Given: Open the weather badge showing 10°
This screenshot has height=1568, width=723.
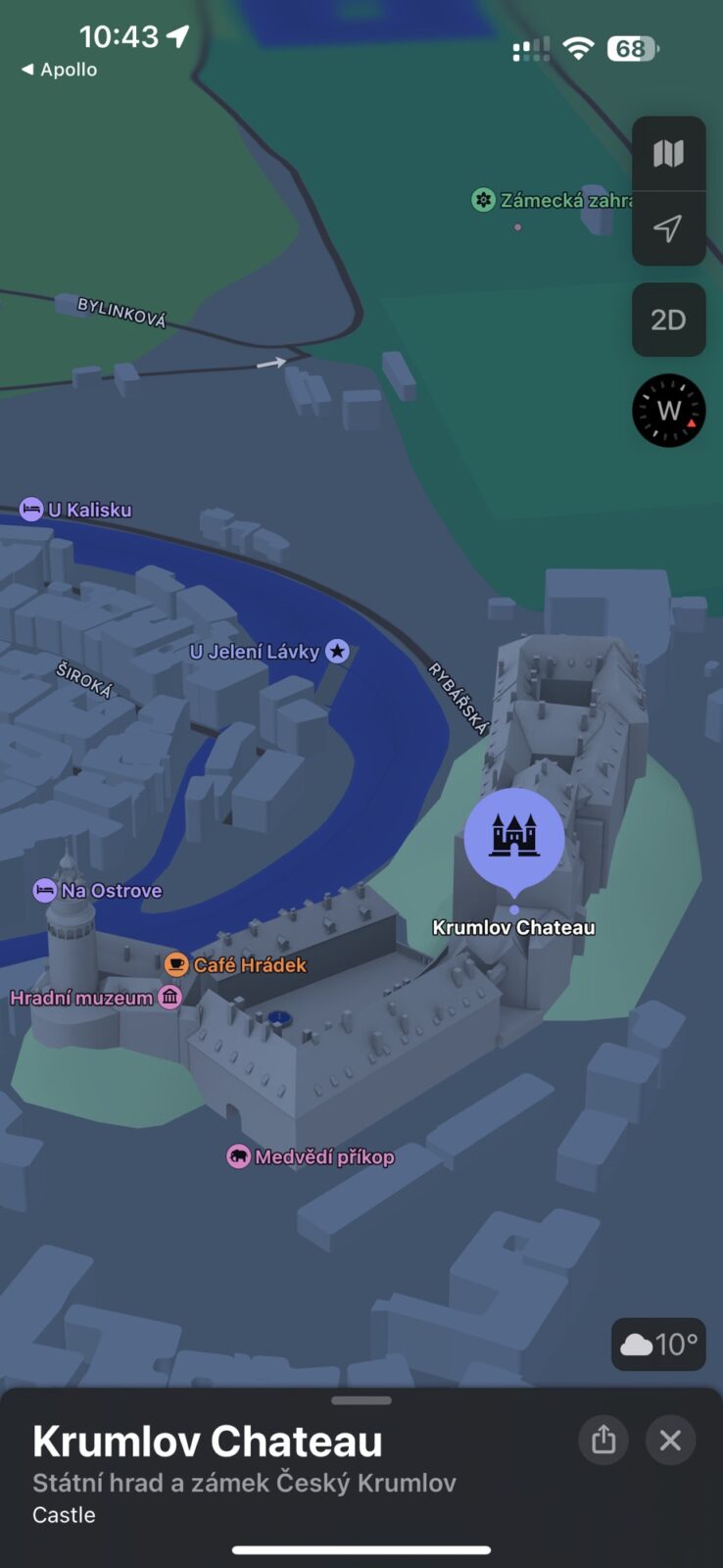Looking at the screenshot, I should pos(658,1344).
